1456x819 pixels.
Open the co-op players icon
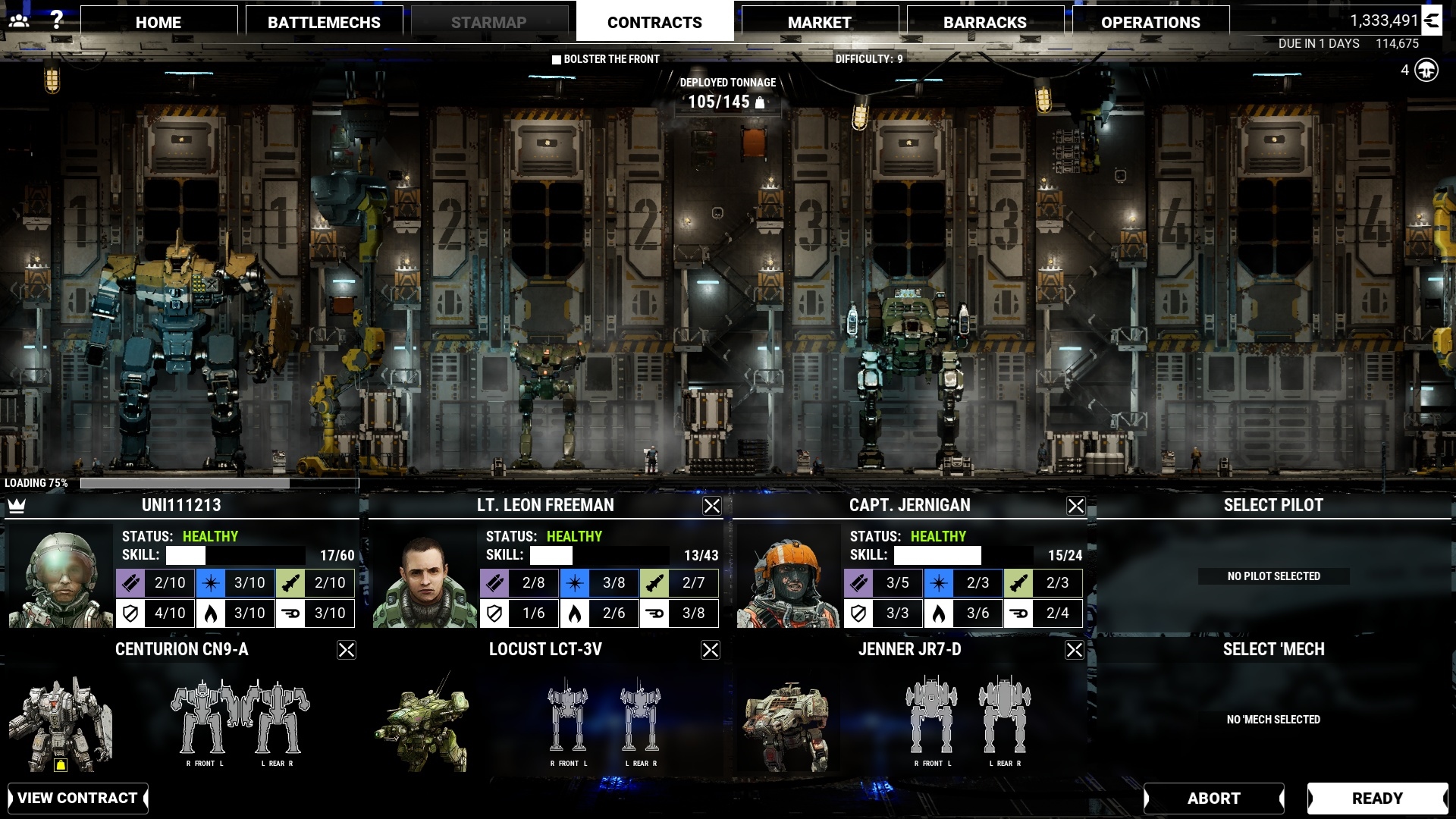pyautogui.click(x=19, y=20)
